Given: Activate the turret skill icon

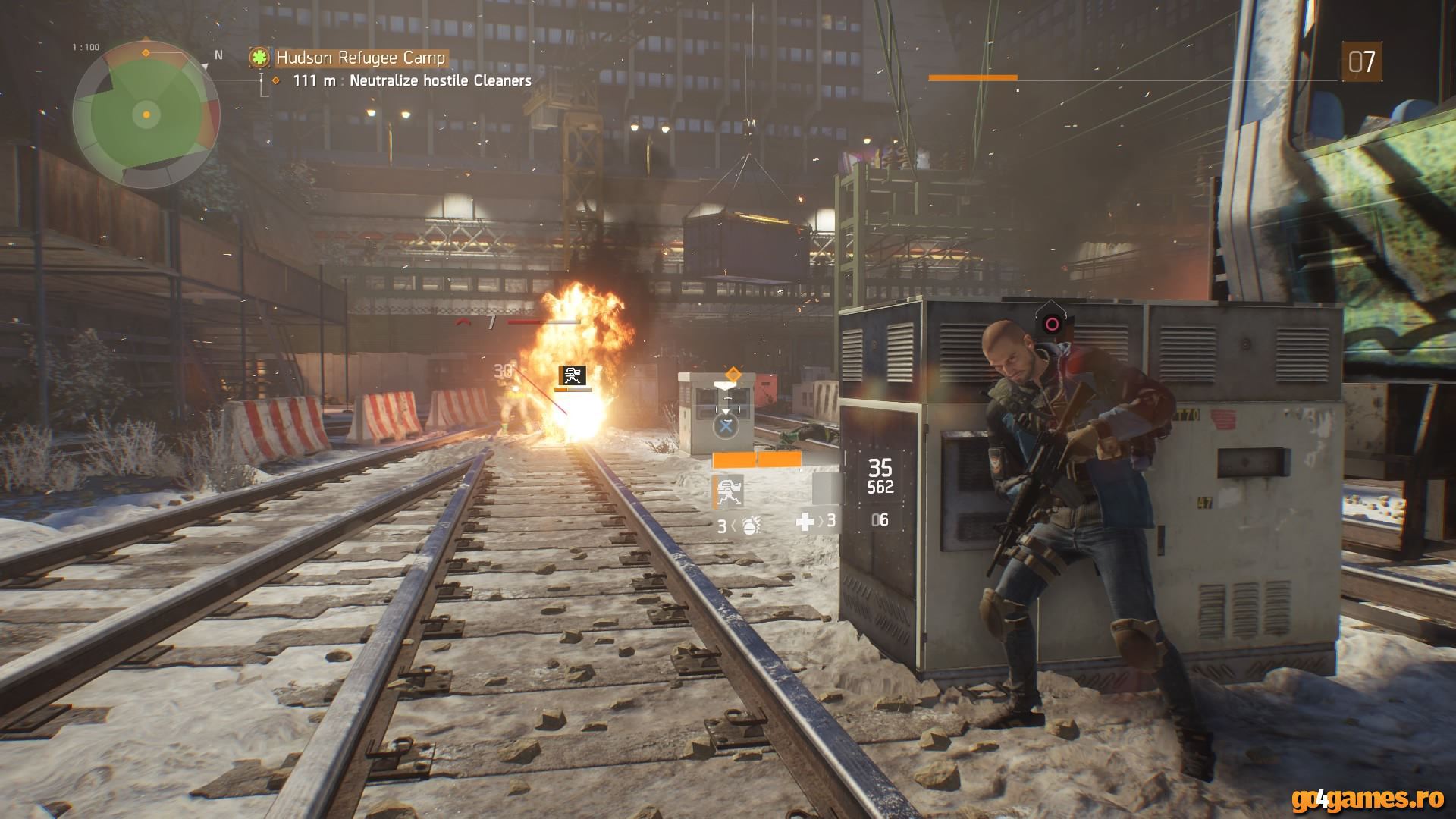Looking at the screenshot, I should [x=728, y=491].
